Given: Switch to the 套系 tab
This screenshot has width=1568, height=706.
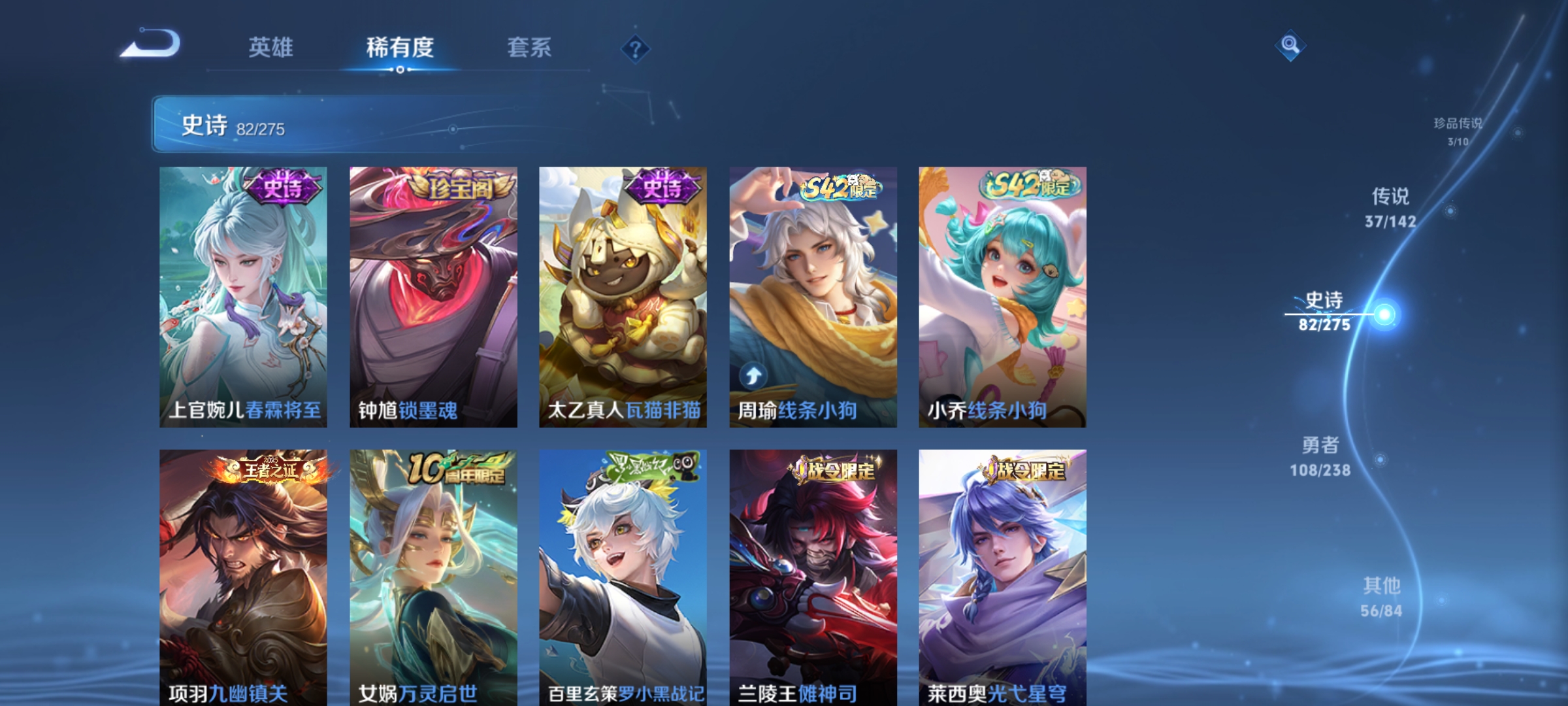Looking at the screenshot, I should coord(531,47).
